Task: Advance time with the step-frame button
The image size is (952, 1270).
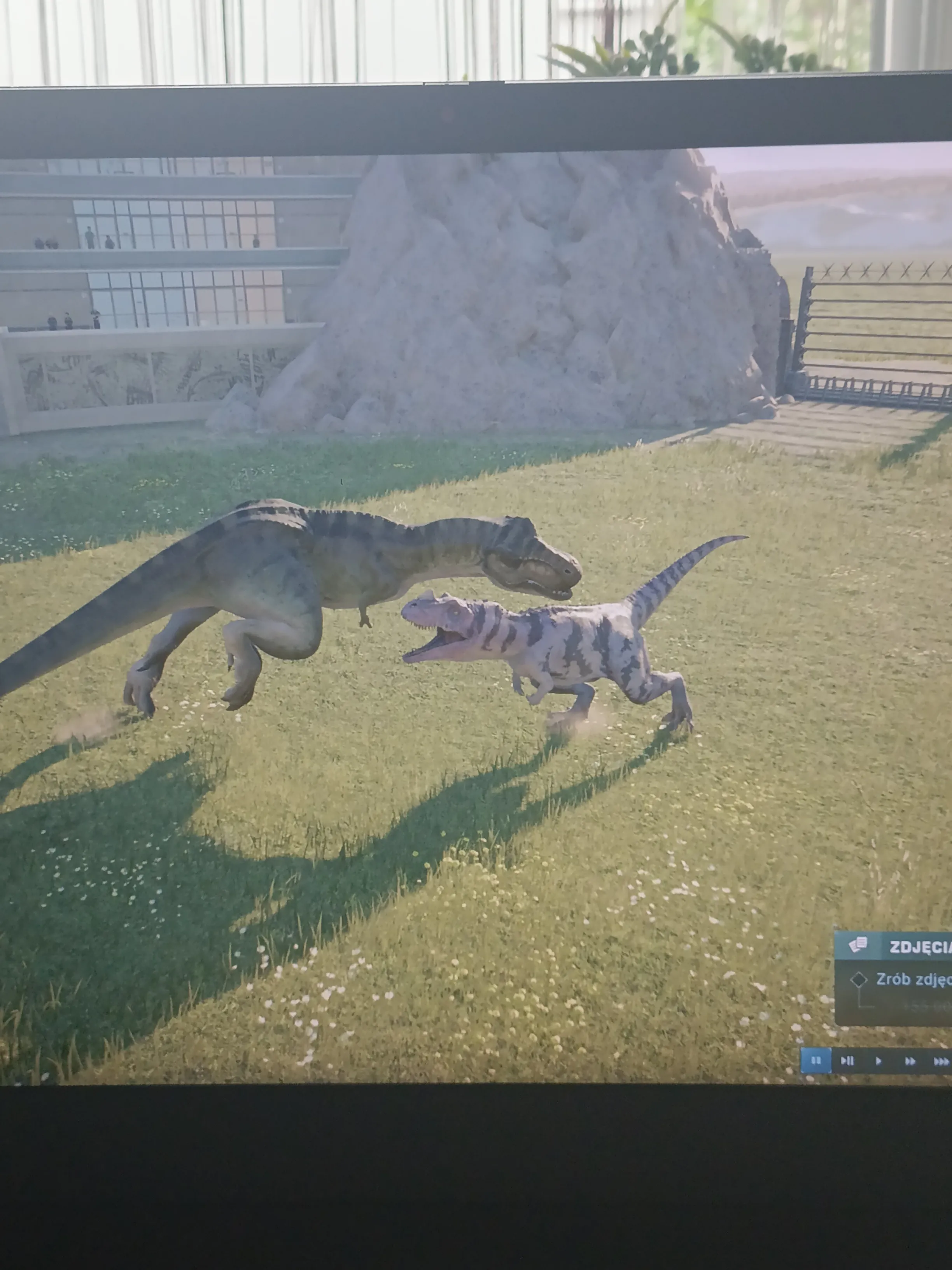Action: [x=847, y=1061]
